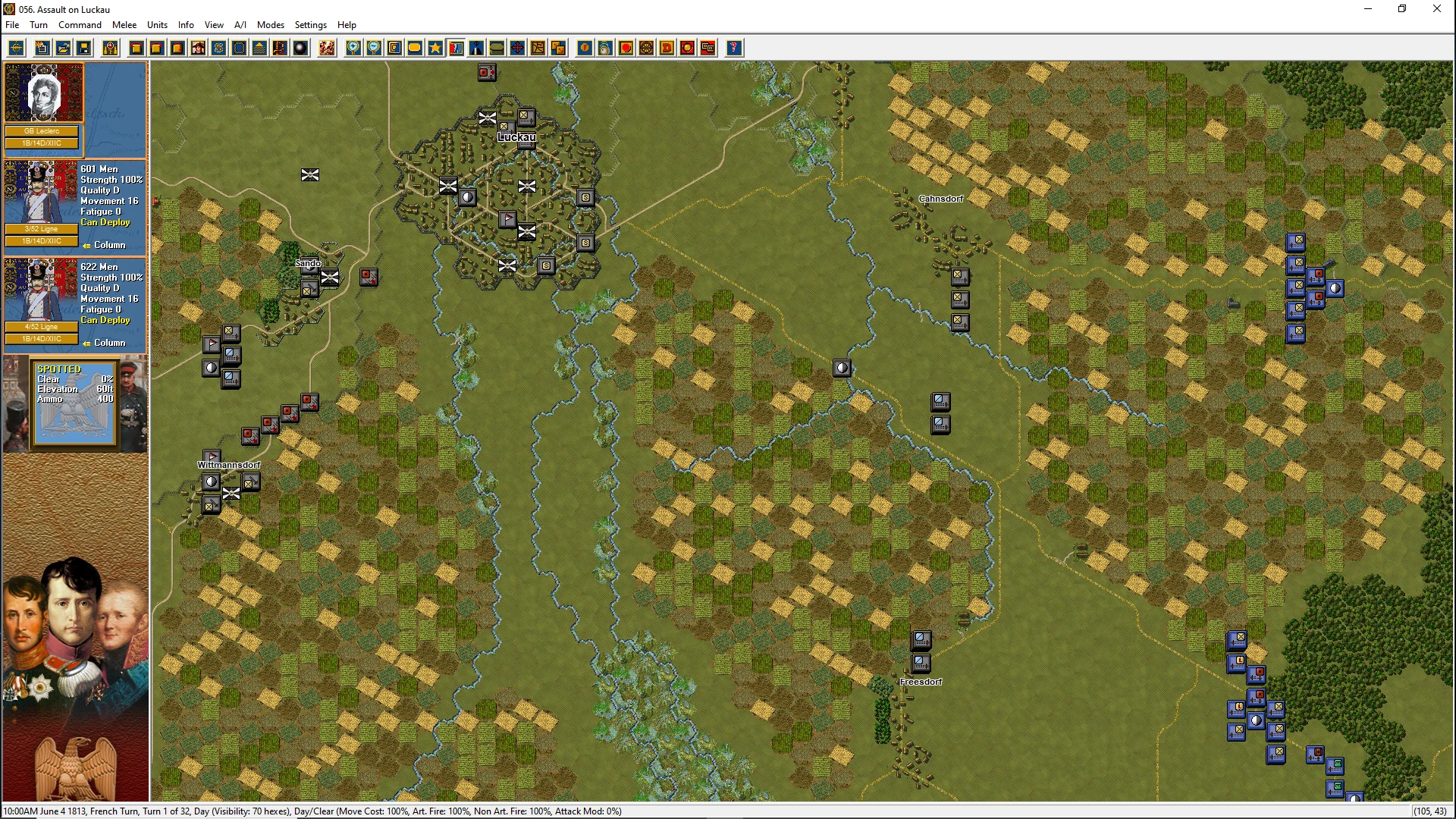The image size is (1456, 819).
Task: Open the Settings menu
Action: (x=310, y=25)
